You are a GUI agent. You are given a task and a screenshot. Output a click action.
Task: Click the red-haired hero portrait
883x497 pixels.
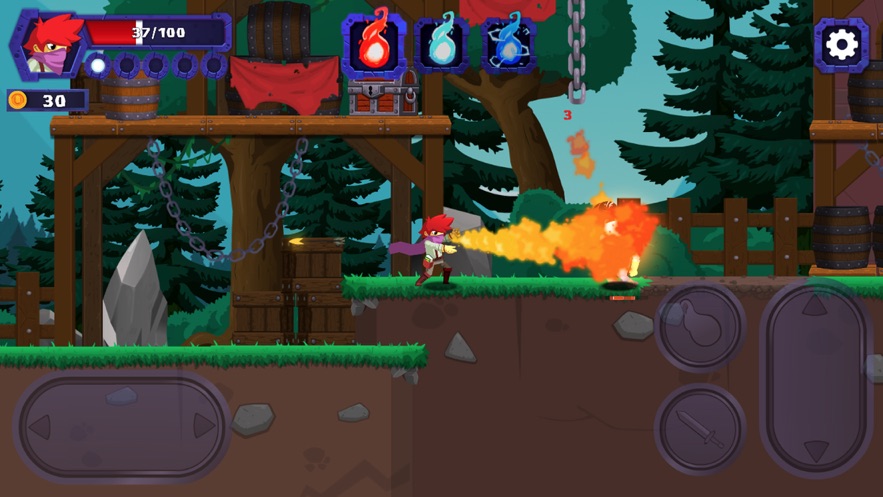[46, 45]
